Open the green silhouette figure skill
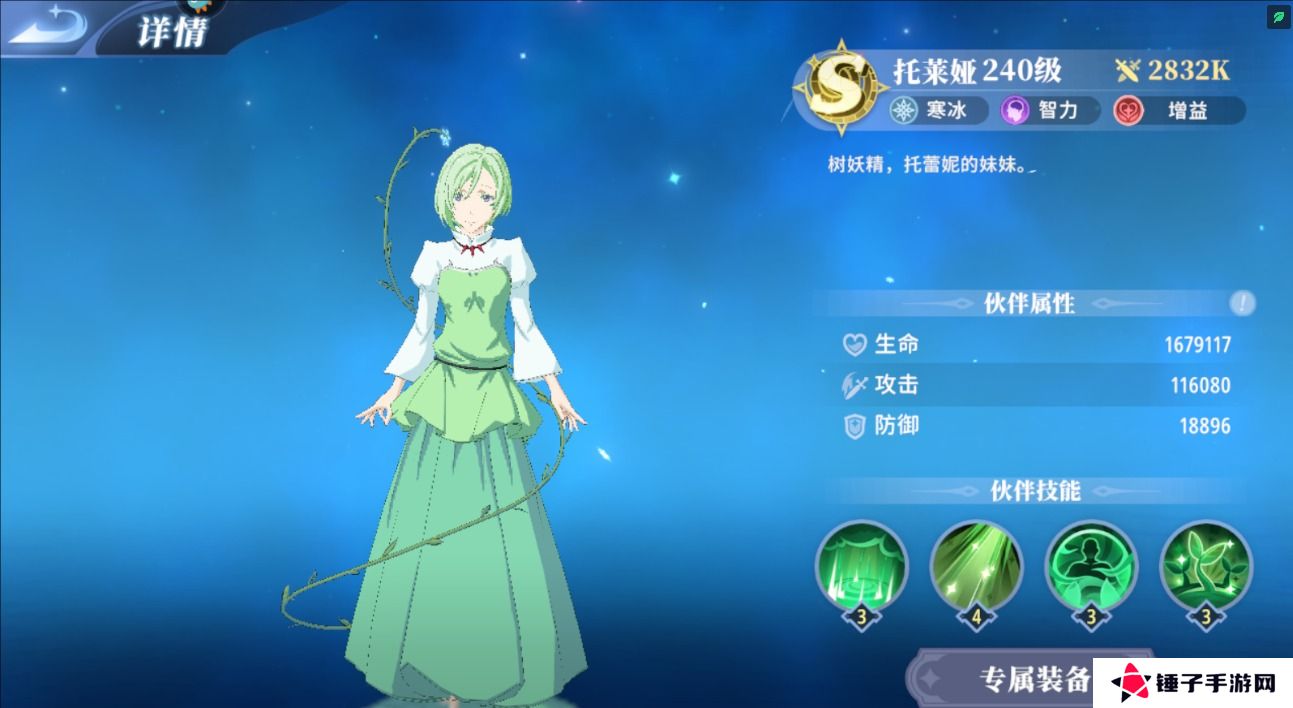Viewport: 1293px width, 708px height. coord(1091,566)
